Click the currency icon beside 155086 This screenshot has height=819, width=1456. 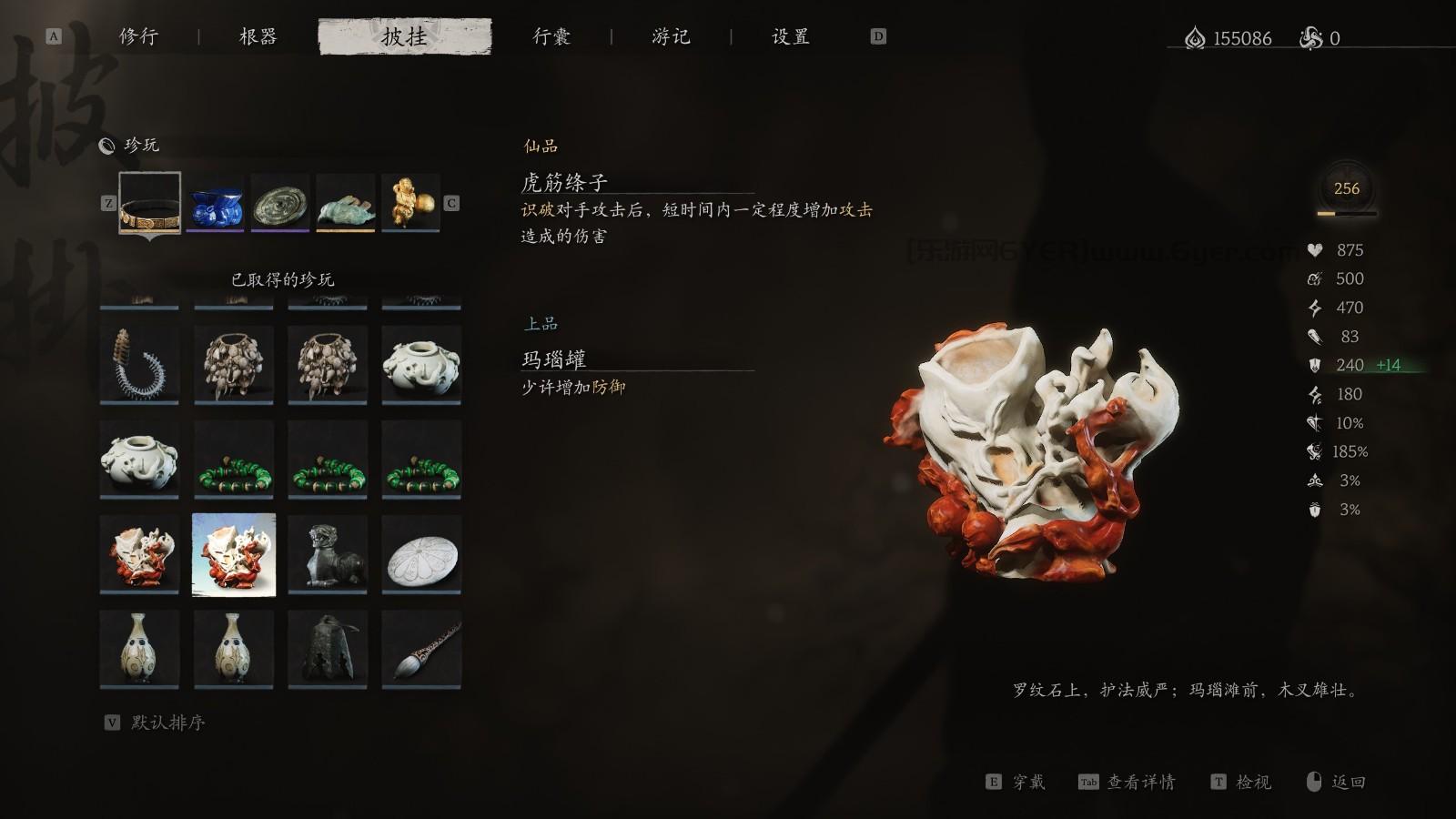(1194, 37)
